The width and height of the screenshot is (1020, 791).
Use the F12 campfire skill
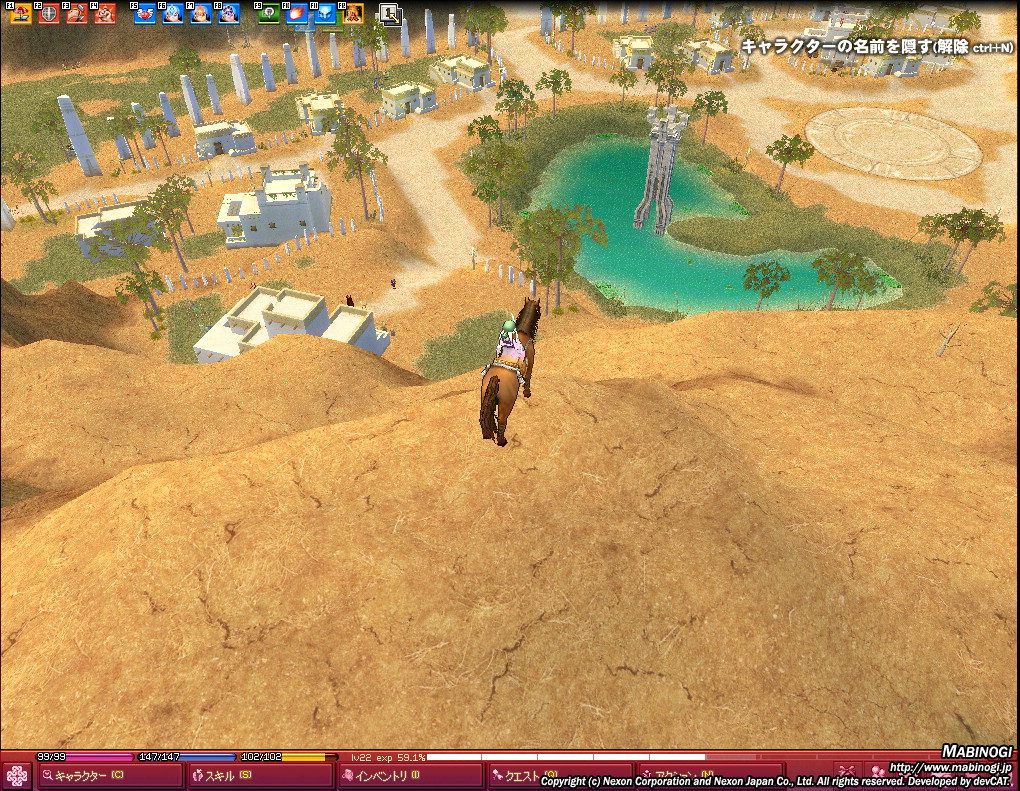click(x=353, y=13)
